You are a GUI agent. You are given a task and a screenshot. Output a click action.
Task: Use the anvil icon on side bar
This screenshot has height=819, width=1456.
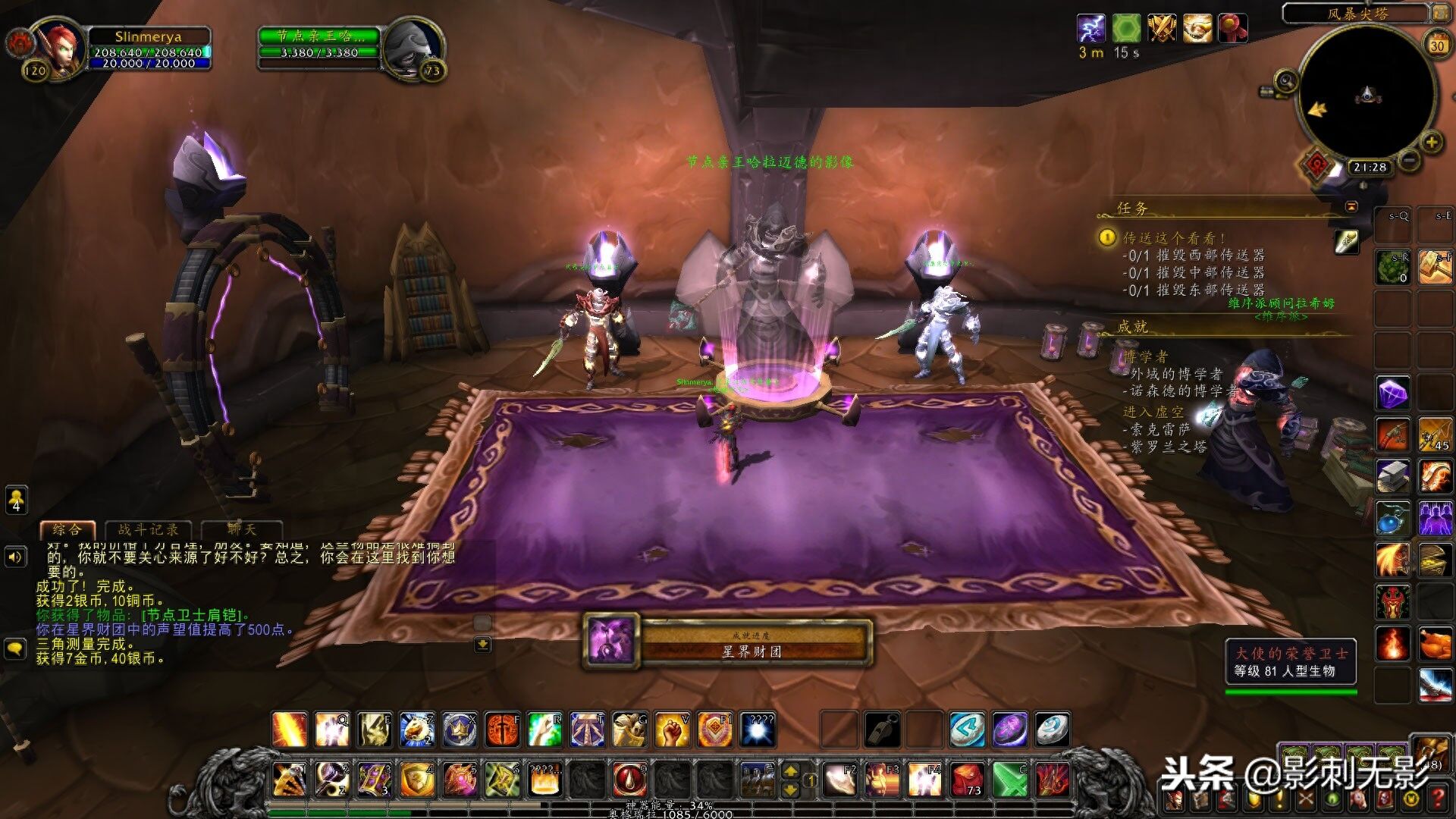coord(1393,477)
